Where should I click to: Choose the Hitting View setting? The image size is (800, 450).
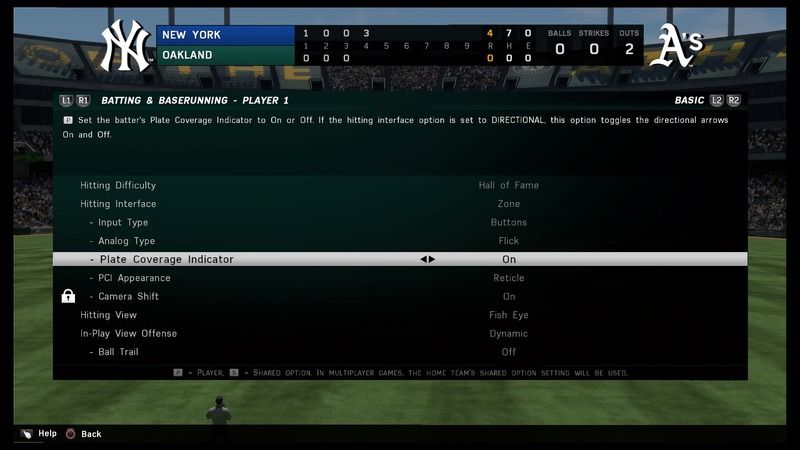tap(107, 315)
